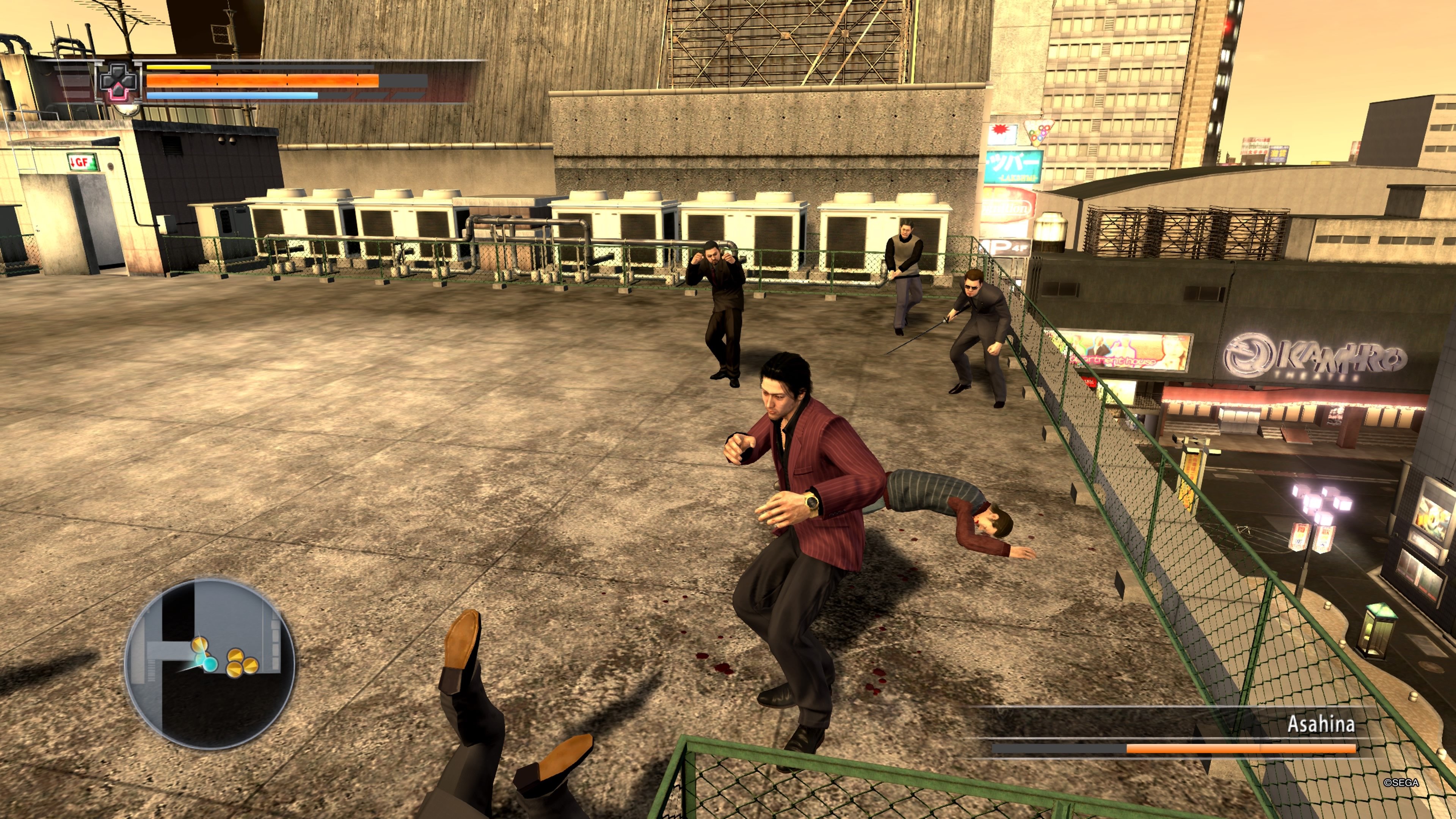Expand the minimap in the lower-left corner

pyautogui.click(x=206, y=678)
